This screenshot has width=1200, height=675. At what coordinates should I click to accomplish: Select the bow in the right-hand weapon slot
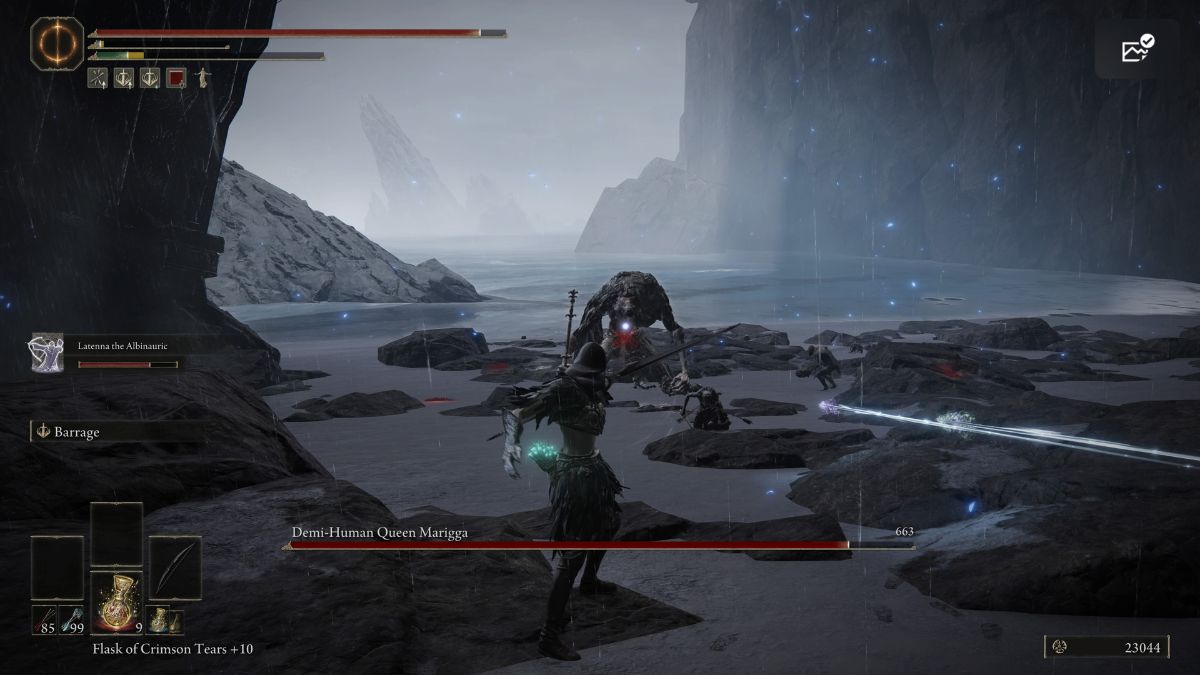(x=175, y=568)
